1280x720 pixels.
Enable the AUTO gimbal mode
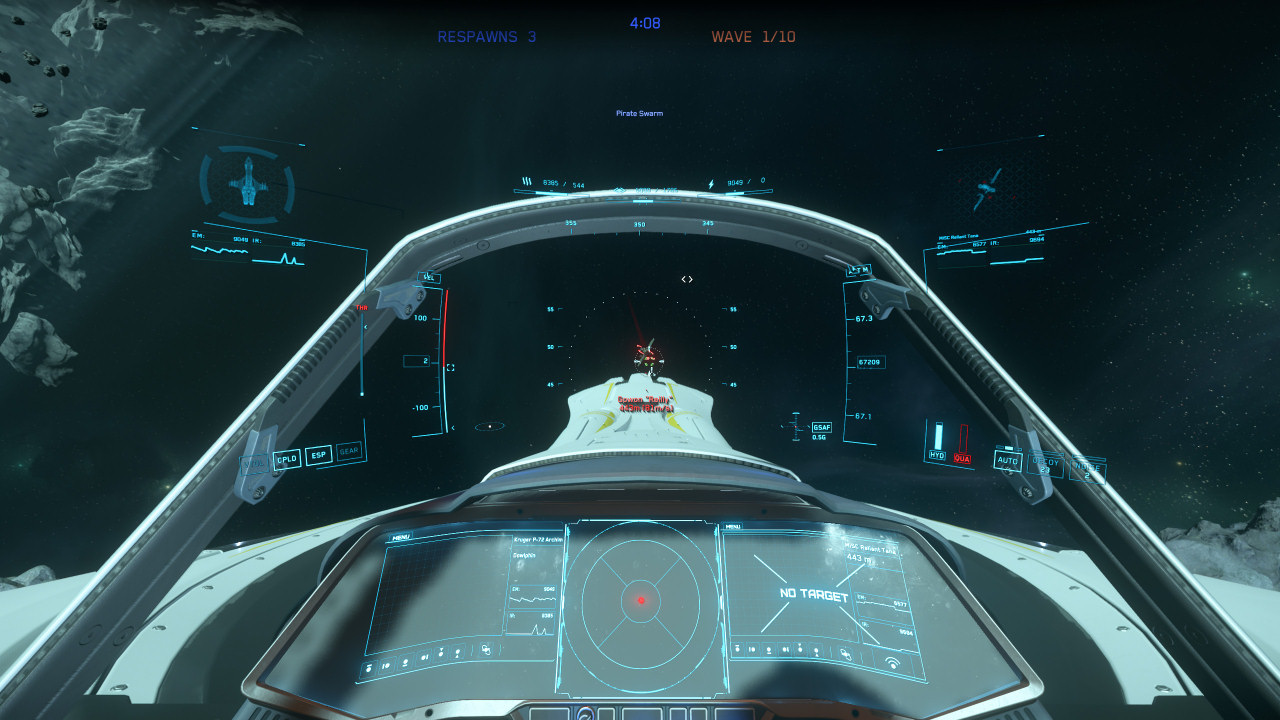pos(1009,462)
